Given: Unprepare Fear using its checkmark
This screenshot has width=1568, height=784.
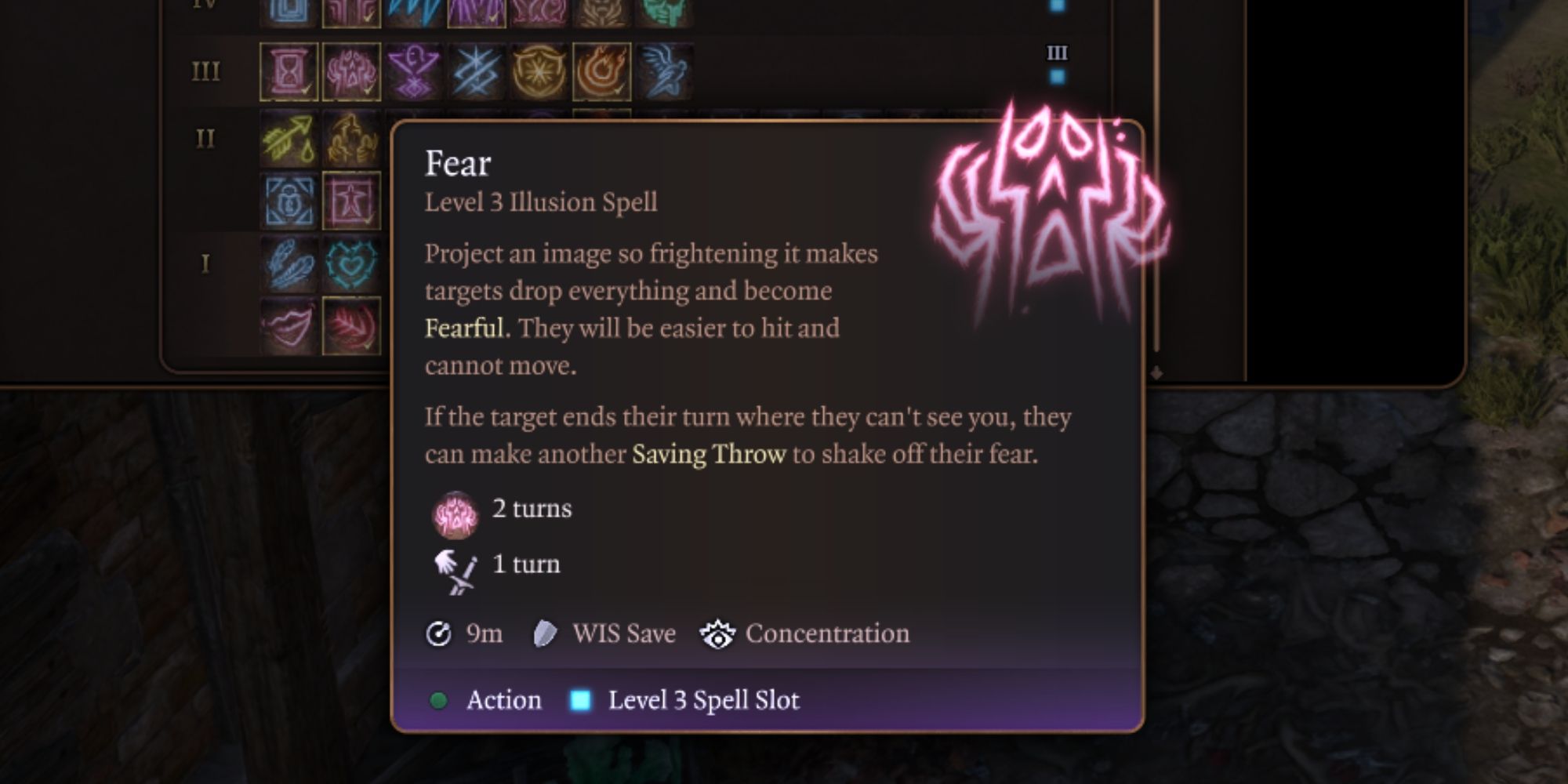Looking at the screenshot, I should click(368, 90).
